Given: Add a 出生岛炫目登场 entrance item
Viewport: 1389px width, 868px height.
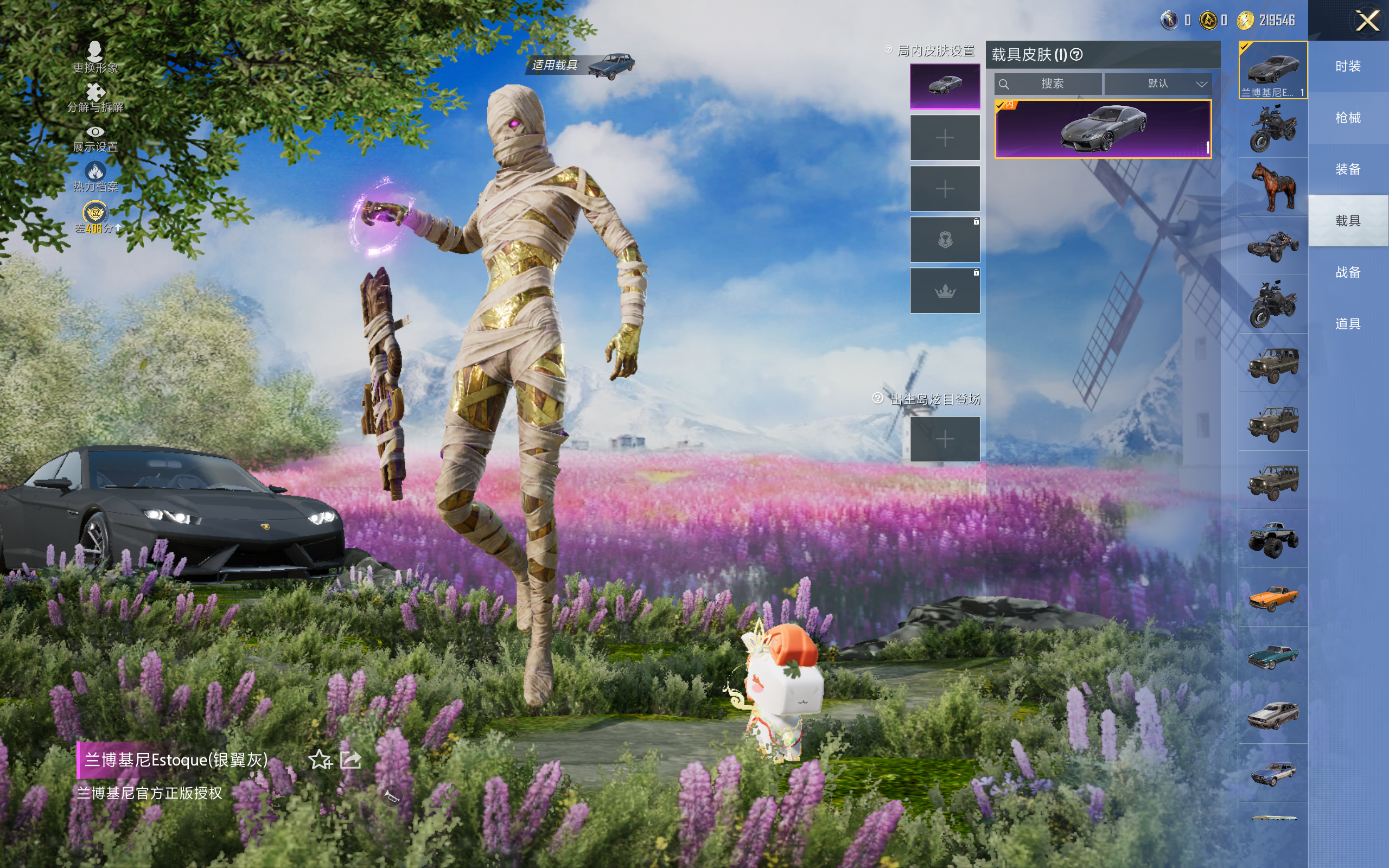Looking at the screenshot, I should tap(945, 439).
